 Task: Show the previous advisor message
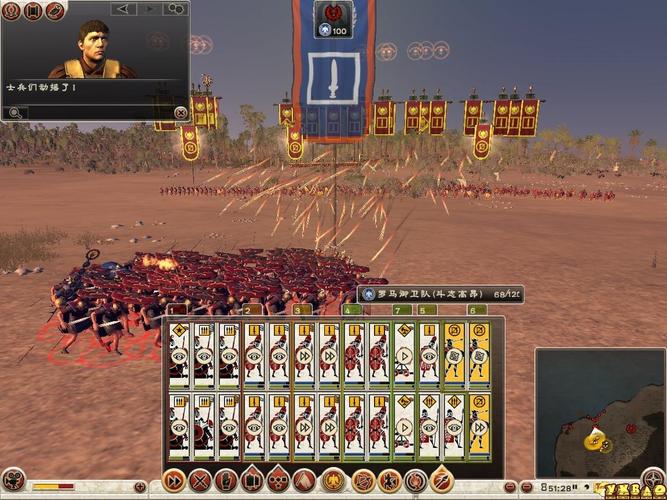tap(123, 9)
